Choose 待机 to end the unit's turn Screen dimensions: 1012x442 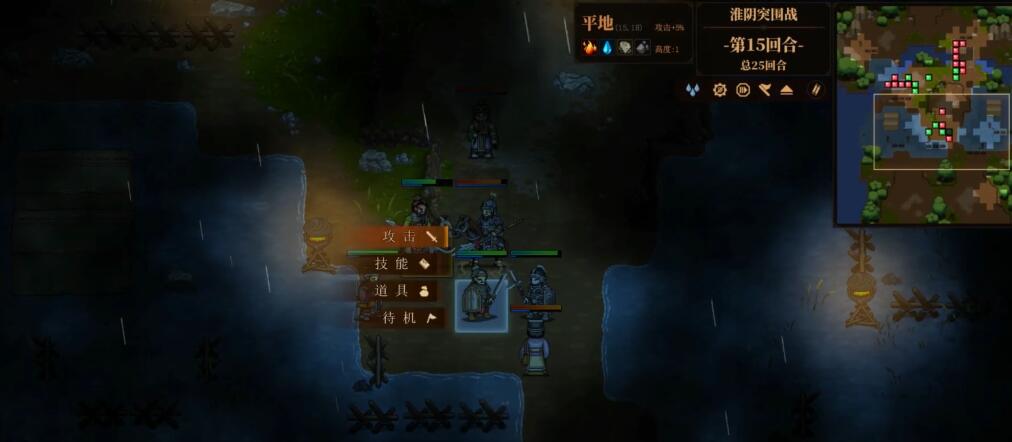click(x=400, y=318)
